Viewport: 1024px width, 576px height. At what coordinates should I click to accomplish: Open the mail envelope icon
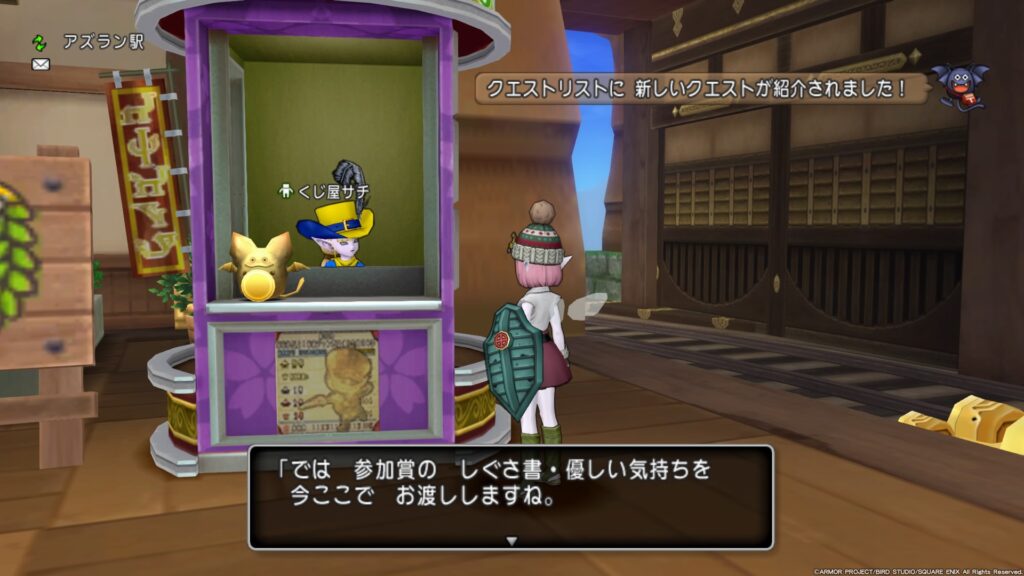[41, 64]
